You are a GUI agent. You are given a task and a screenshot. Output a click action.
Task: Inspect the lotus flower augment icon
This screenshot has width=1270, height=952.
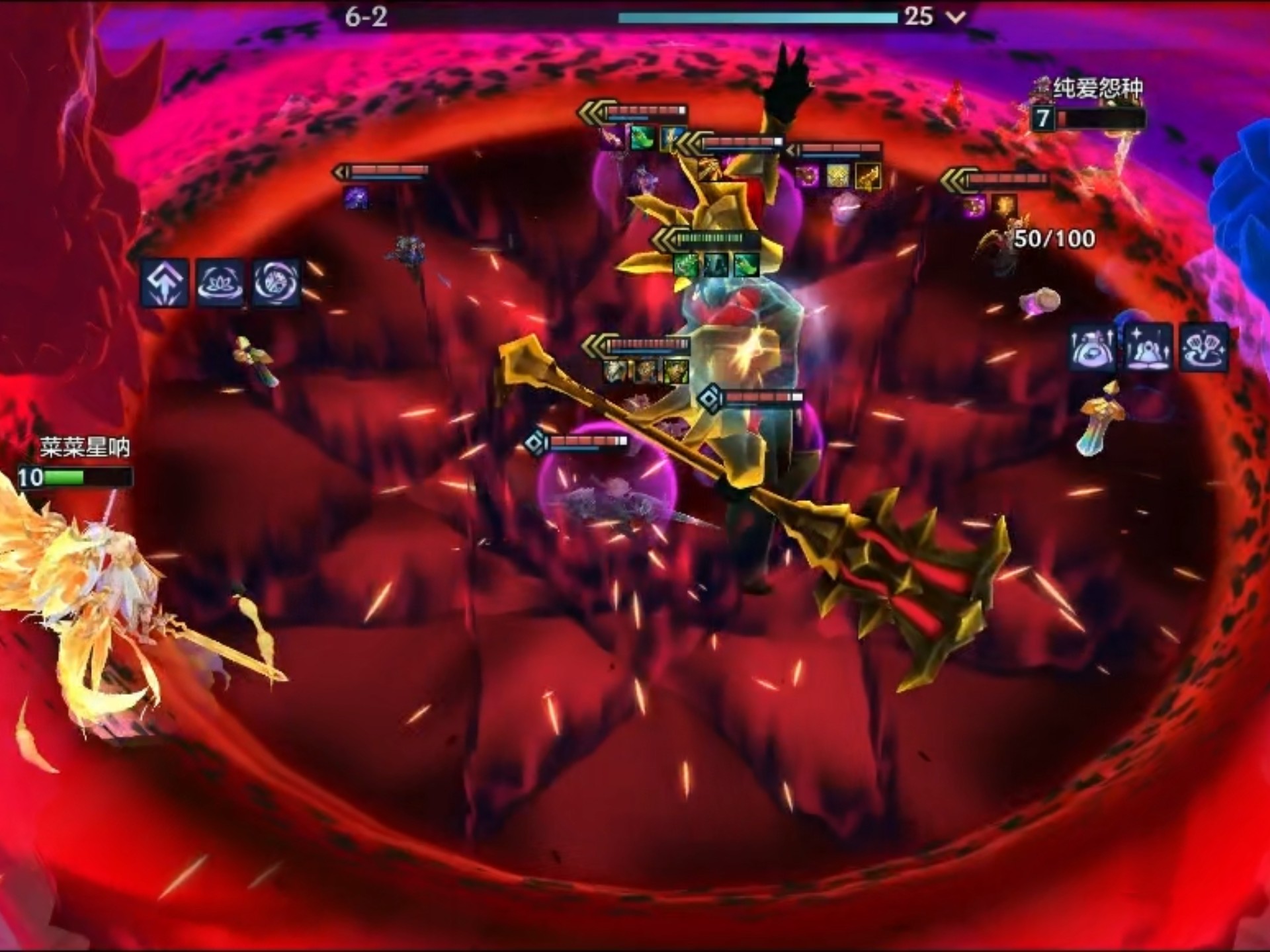pyautogui.click(x=221, y=283)
